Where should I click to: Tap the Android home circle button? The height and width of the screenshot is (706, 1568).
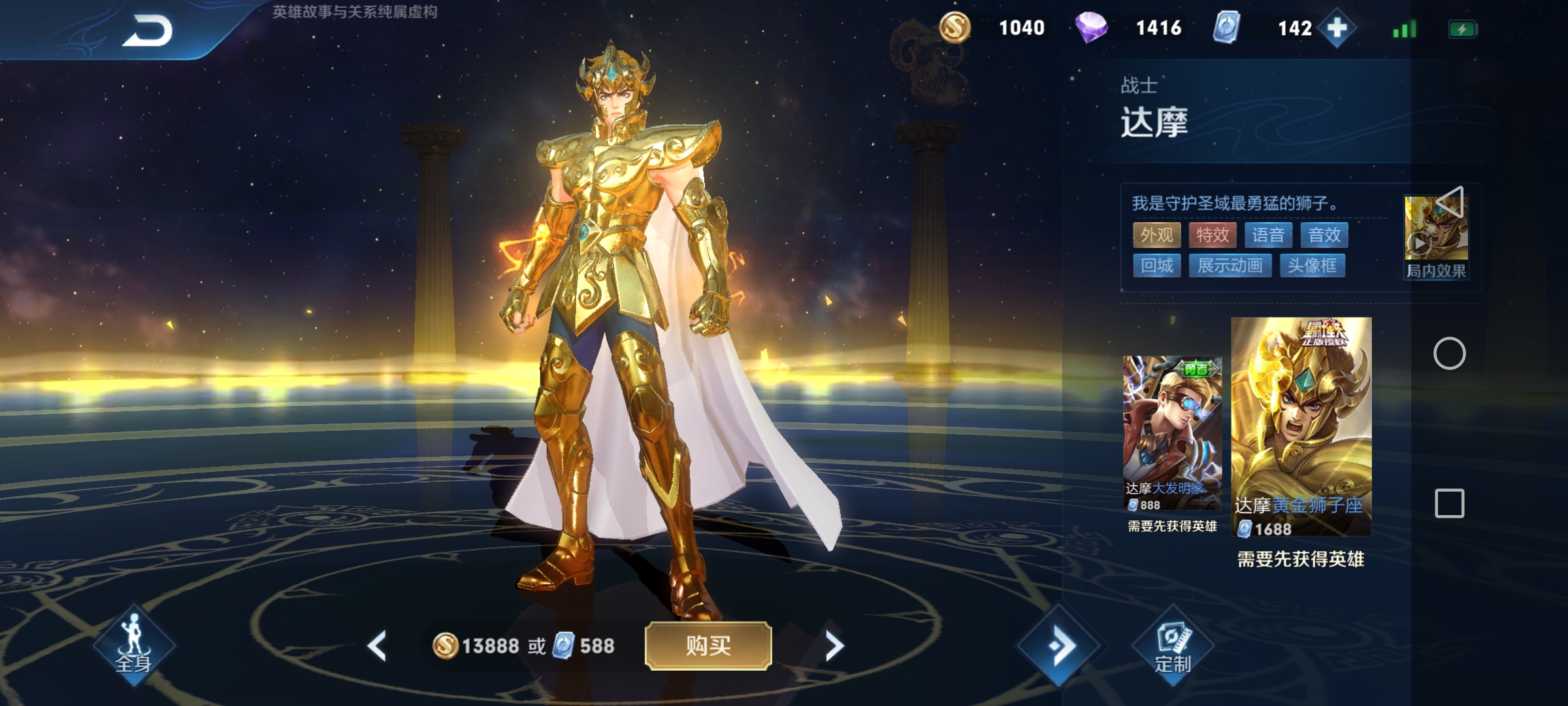click(1449, 354)
